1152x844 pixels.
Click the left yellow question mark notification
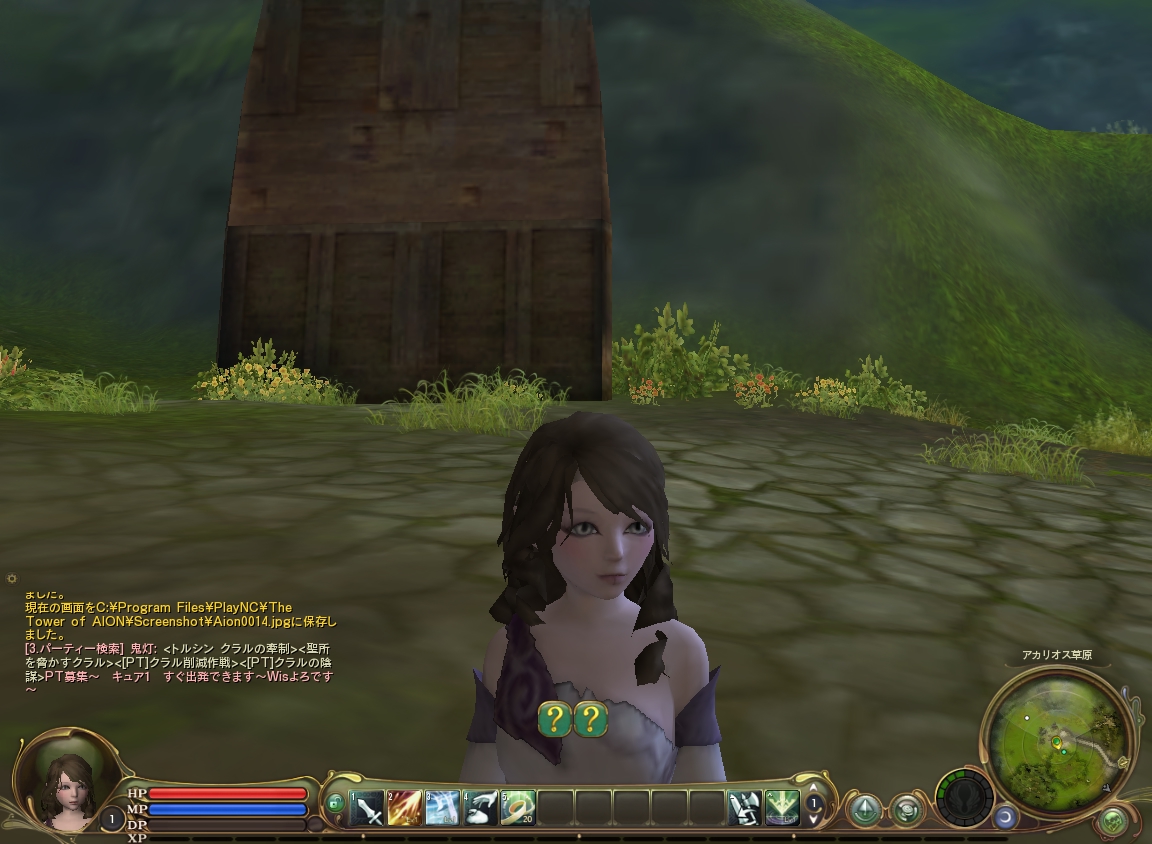555,719
